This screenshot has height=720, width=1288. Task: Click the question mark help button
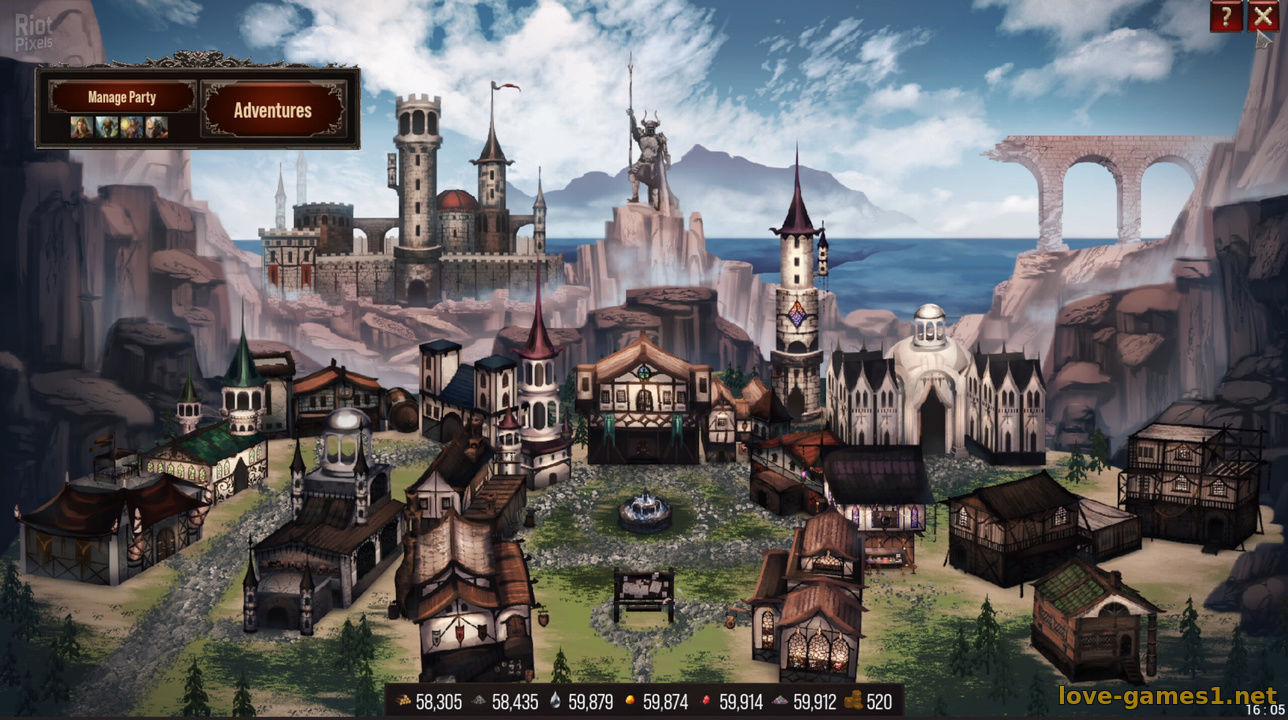[x=1226, y=16]
